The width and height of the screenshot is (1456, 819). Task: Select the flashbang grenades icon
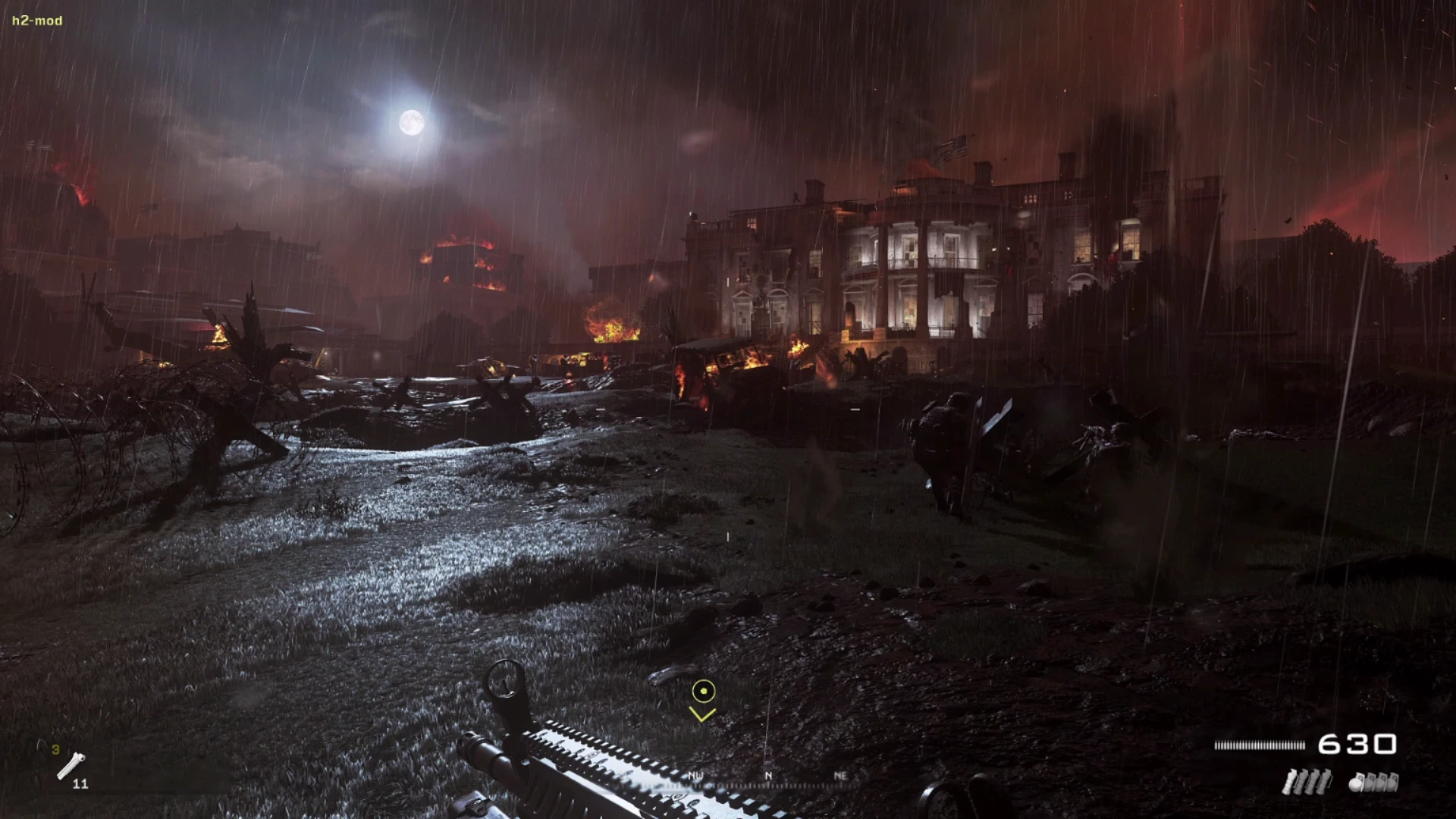tap(1307, 783)
